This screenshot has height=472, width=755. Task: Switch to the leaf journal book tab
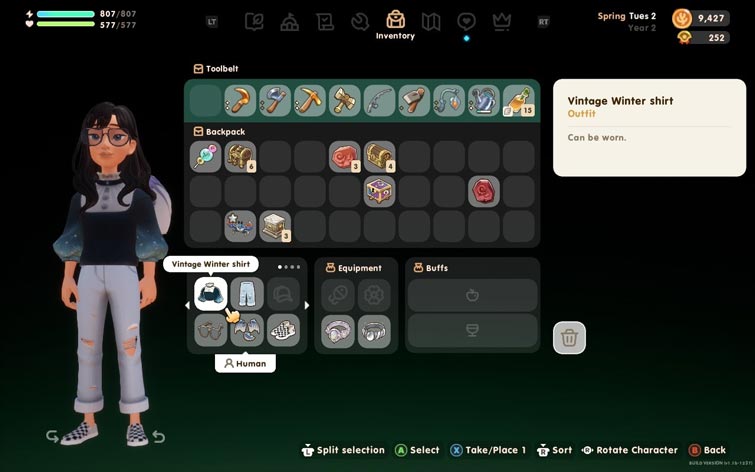pos(254,21)
